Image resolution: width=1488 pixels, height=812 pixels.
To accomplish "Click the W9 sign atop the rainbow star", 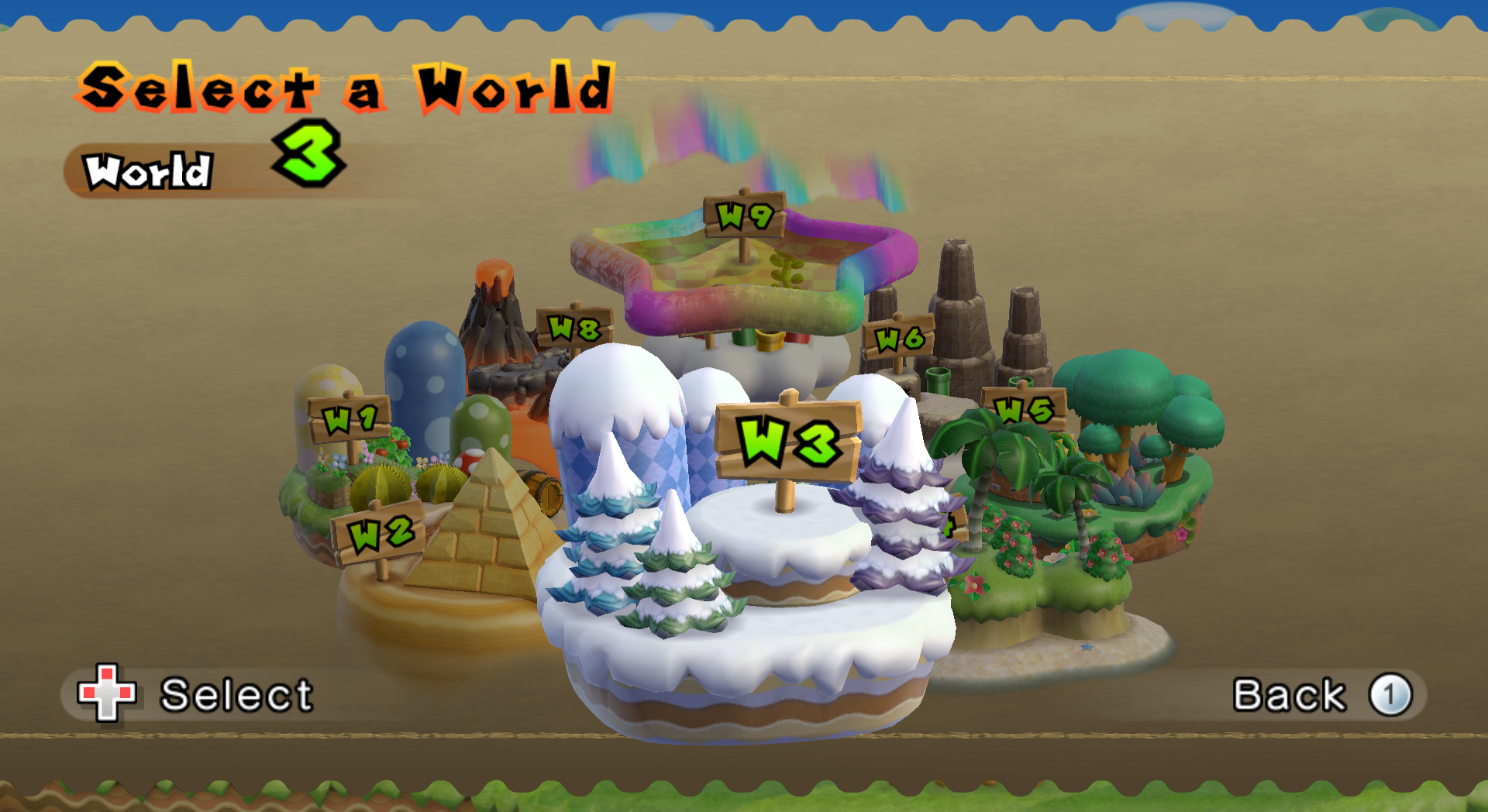I will tap(746, 215).
